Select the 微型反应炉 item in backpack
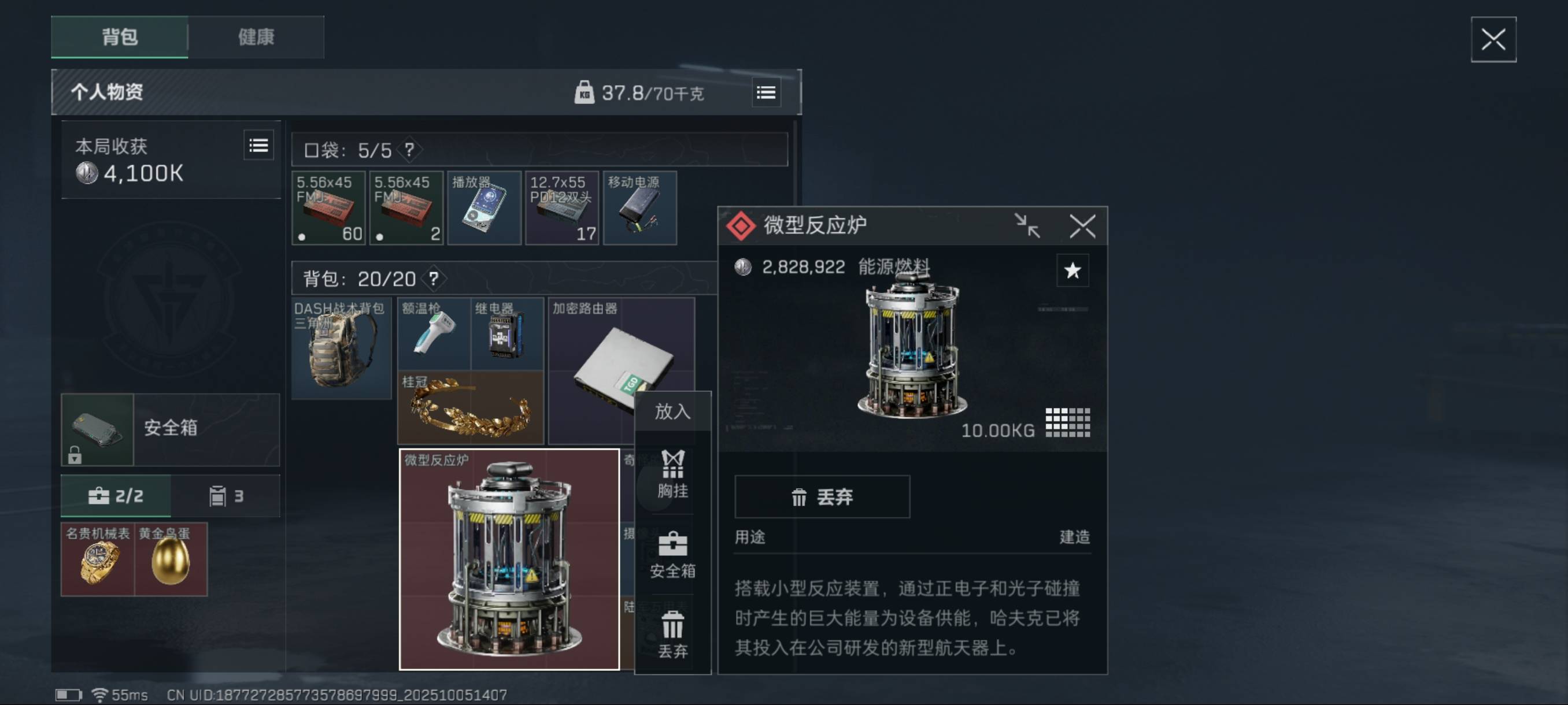Image resolution: width=1568 pixels, height=705 pixels. [509, 559]
